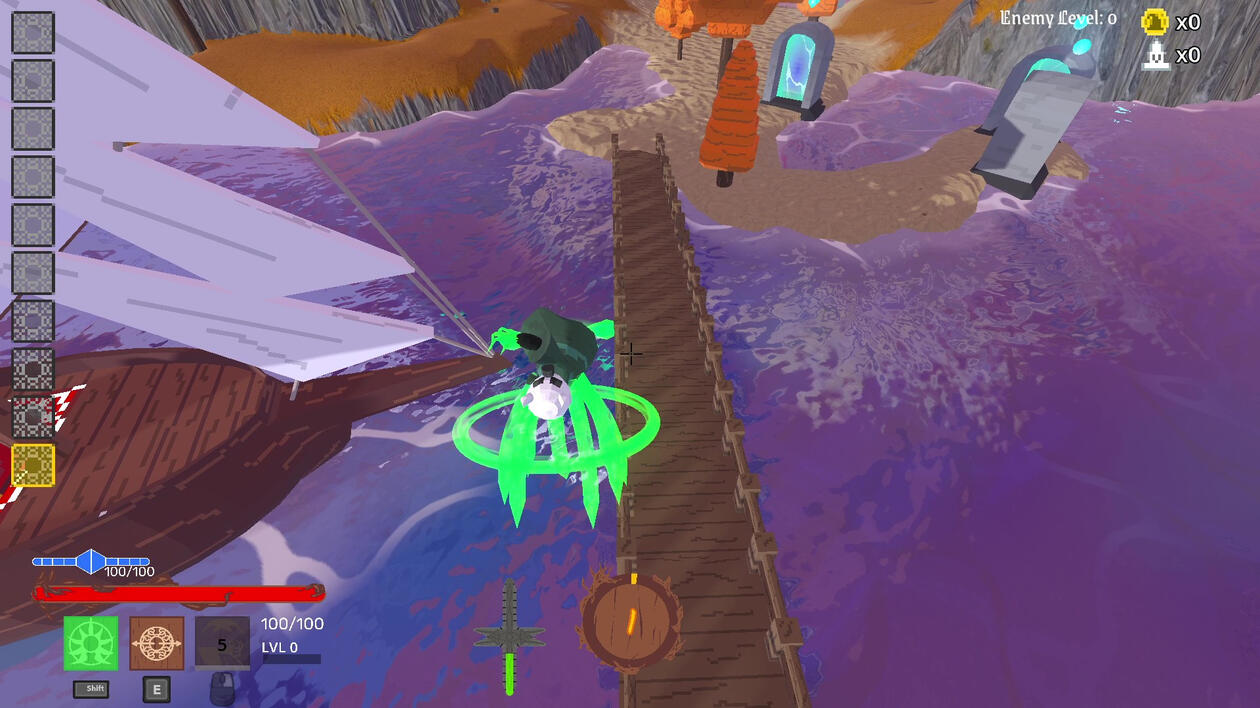Use the brown ornate compass-rose ability

pos(157,643)
